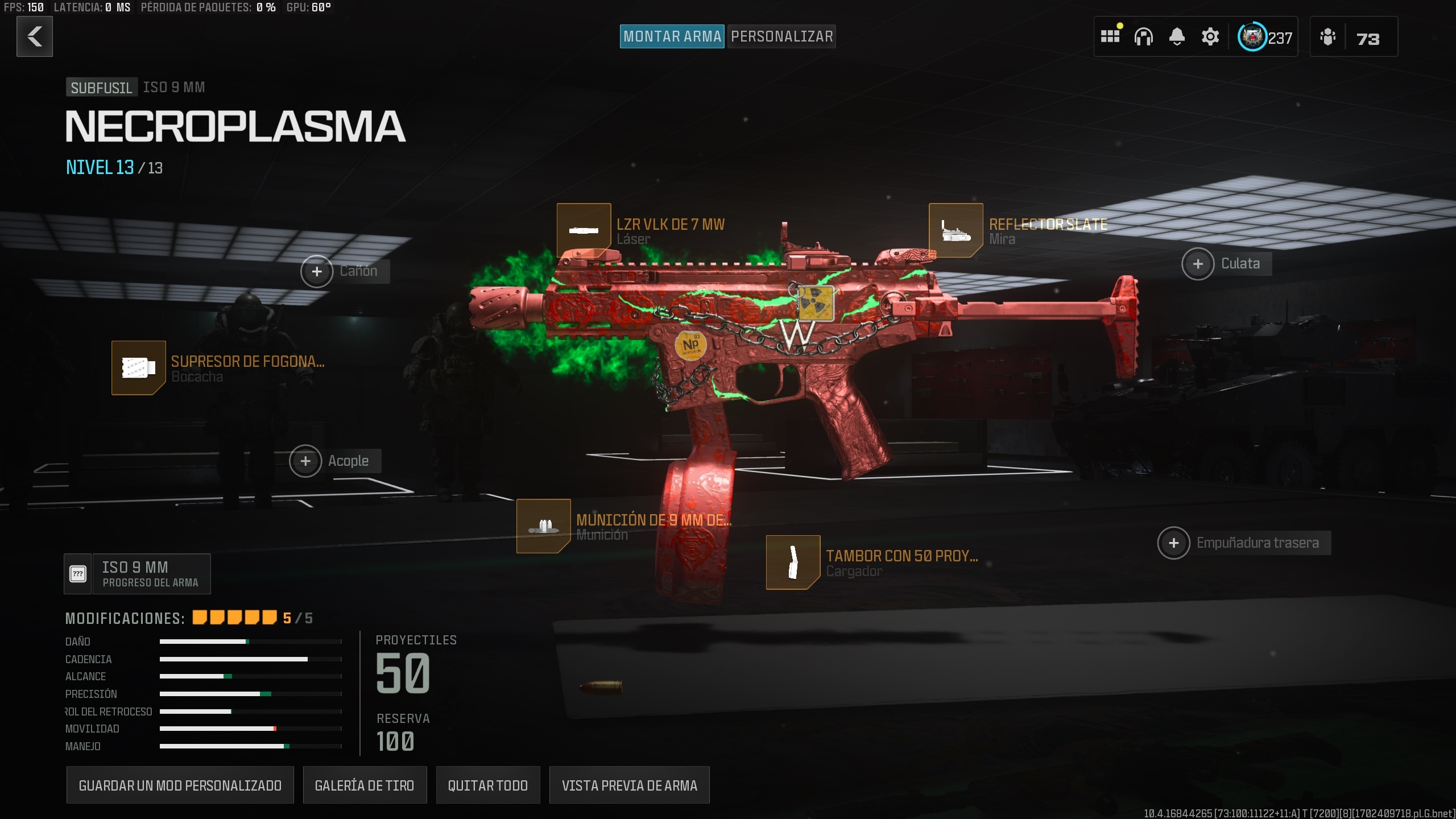Open the 50-round drum magazine slot
The image size is (1456, 819).
(793, 562)
